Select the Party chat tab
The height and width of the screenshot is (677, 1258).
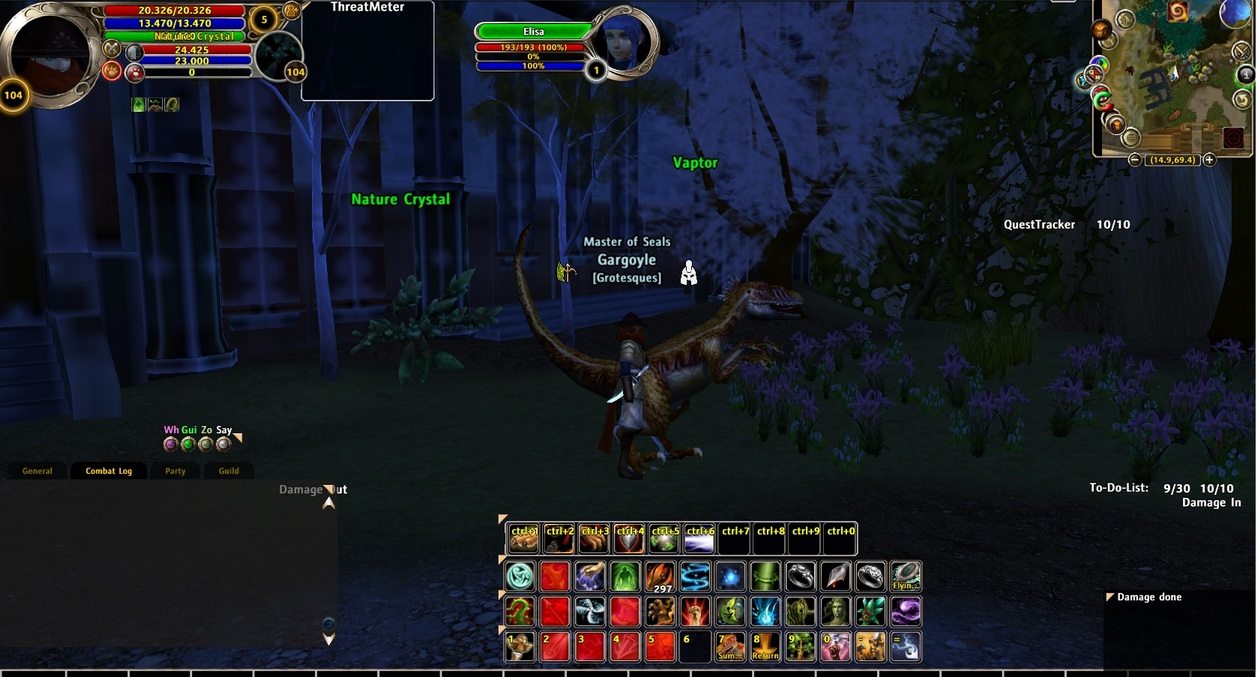175,471
